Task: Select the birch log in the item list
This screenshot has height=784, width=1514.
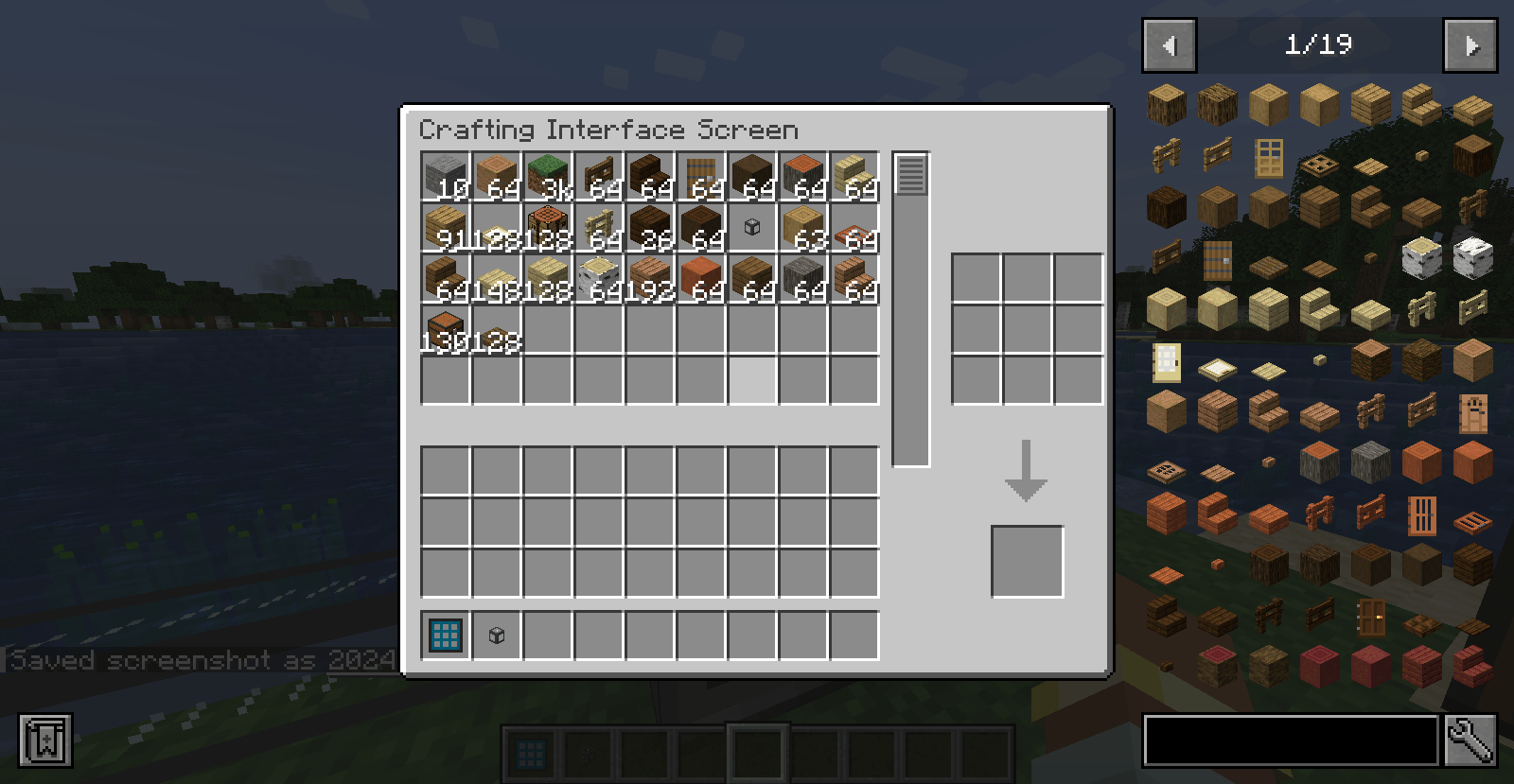Action: pos(1422,258)
